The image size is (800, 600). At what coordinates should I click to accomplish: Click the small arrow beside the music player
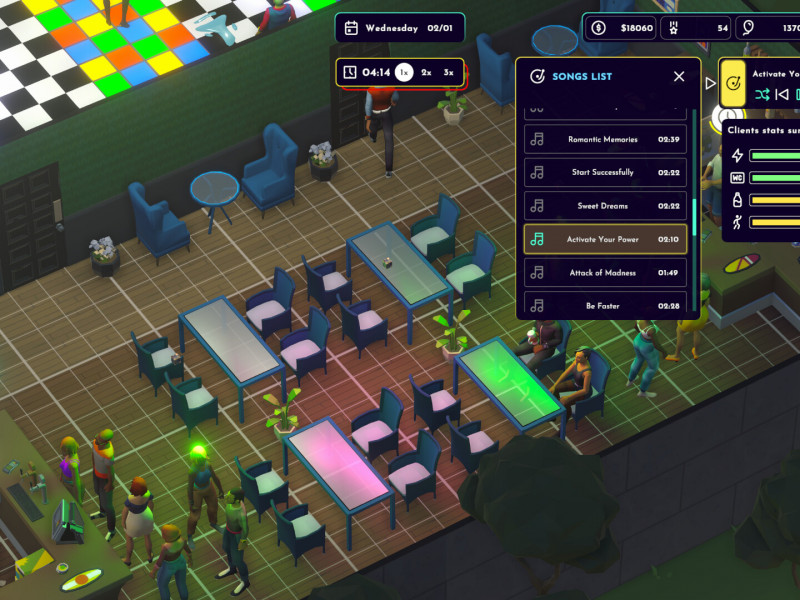pyautogui.click(x=711, y=83)
